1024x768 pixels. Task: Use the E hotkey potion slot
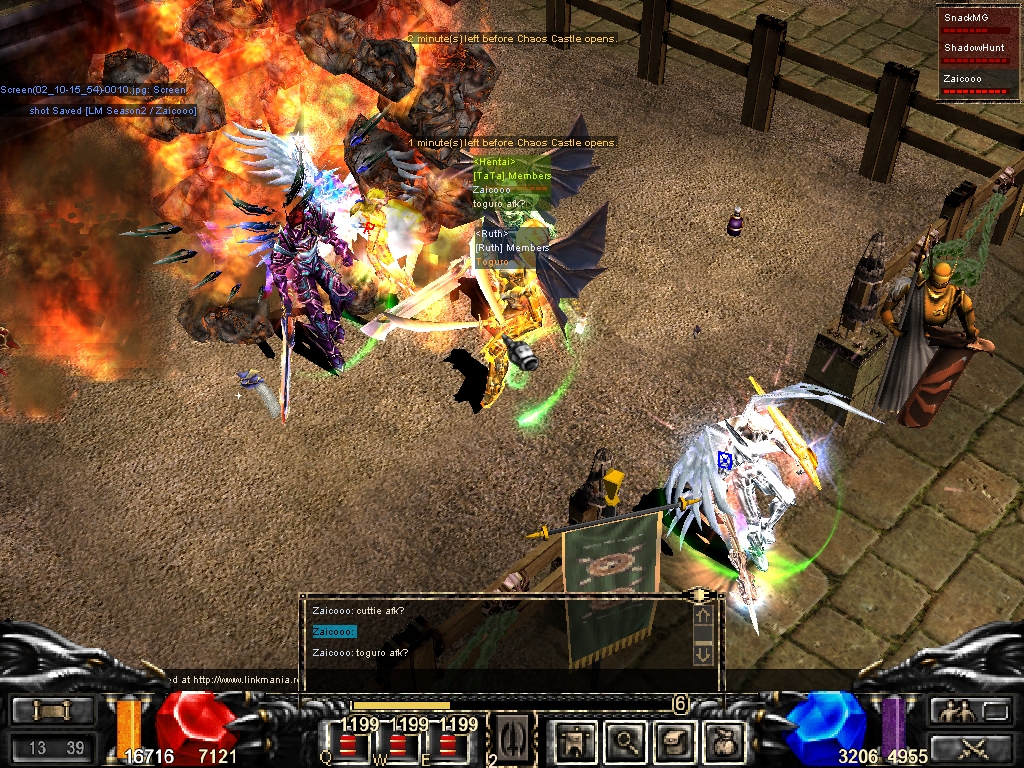pyautogui.click(x=449, y=743)
